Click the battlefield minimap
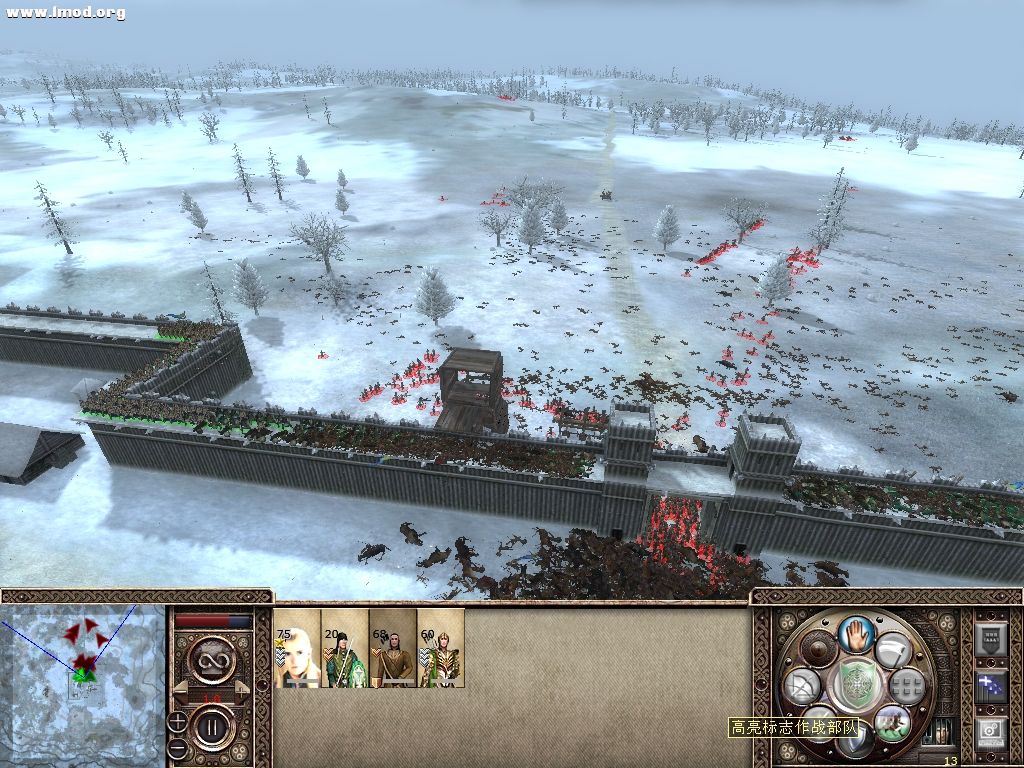The height and width of the screenshot is (768, 1024). pos(82,685)
